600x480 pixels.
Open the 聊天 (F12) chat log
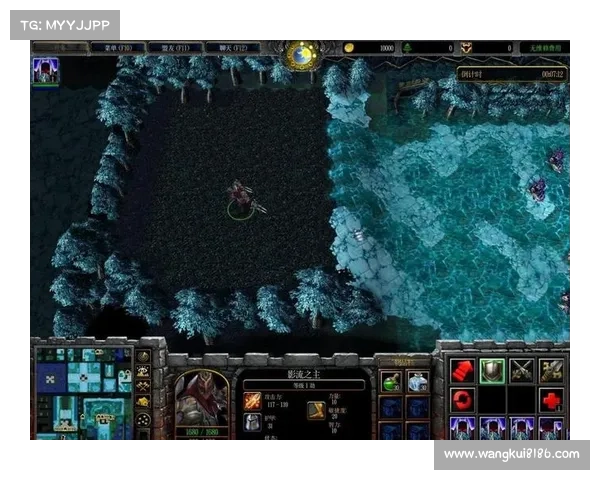[233, 48]
